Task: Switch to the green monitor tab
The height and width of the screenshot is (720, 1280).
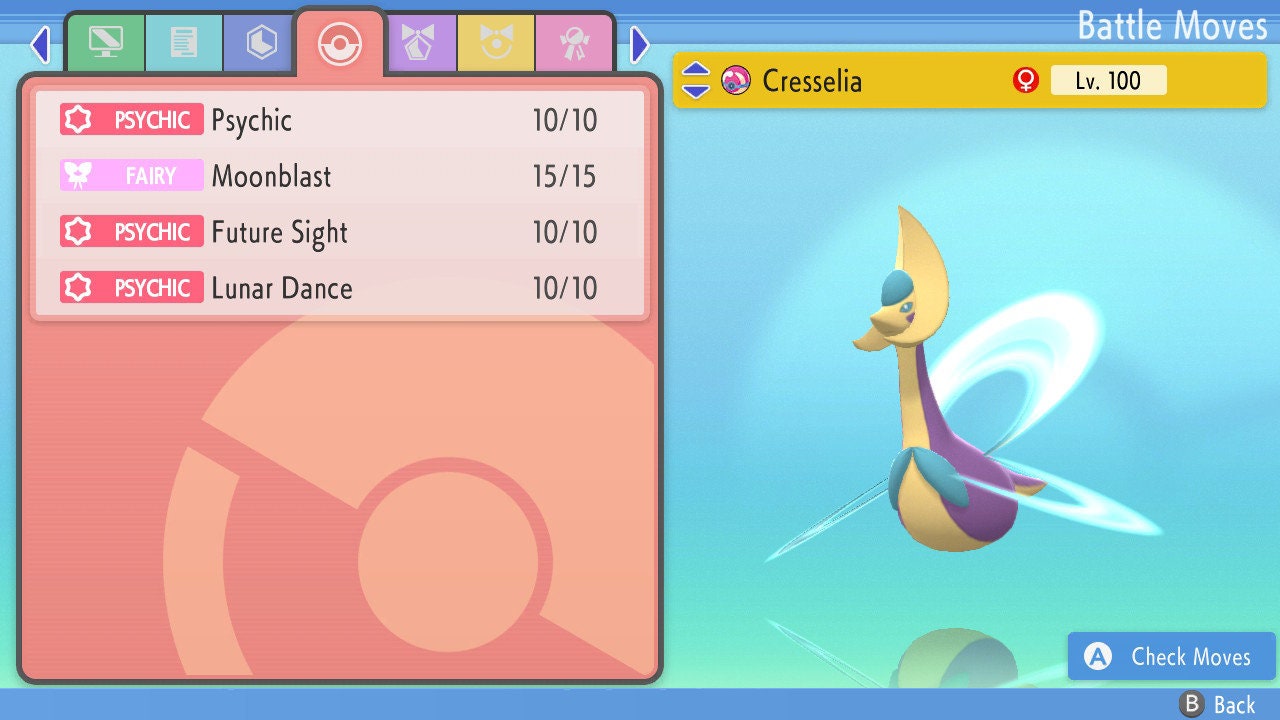Action: coord(105,42)
